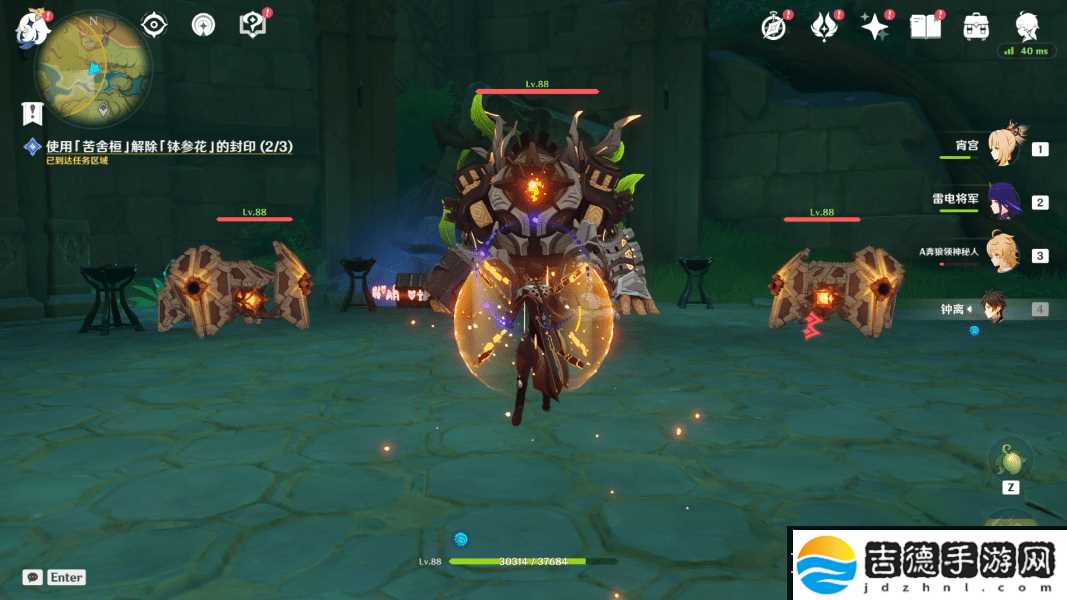Open the question-mark book icon near the minimap
Screen dimensions: 1067x600
[x=252, y=25]
